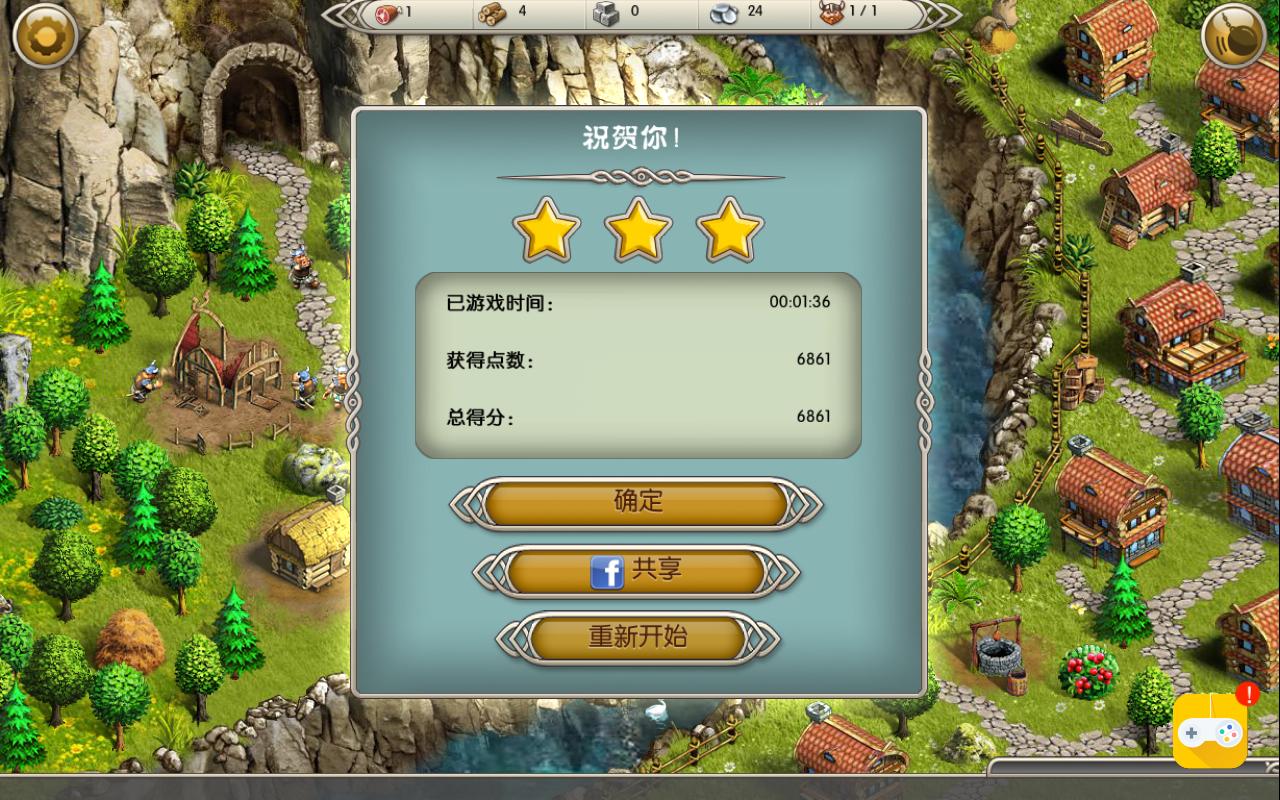Image resolution: width=1280 pixels, height=800 pixels.
Task: Click the total score value 6861
Action: pyautogui.click(x=813, y=417)
